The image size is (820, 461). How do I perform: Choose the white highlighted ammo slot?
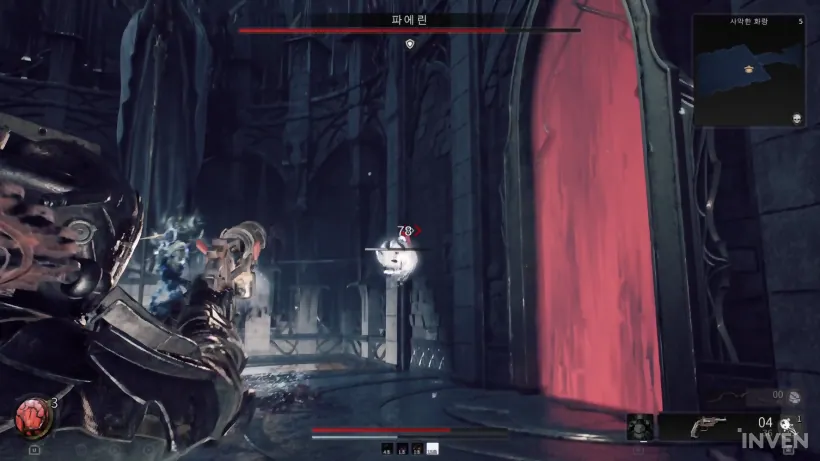click(433, 449)
